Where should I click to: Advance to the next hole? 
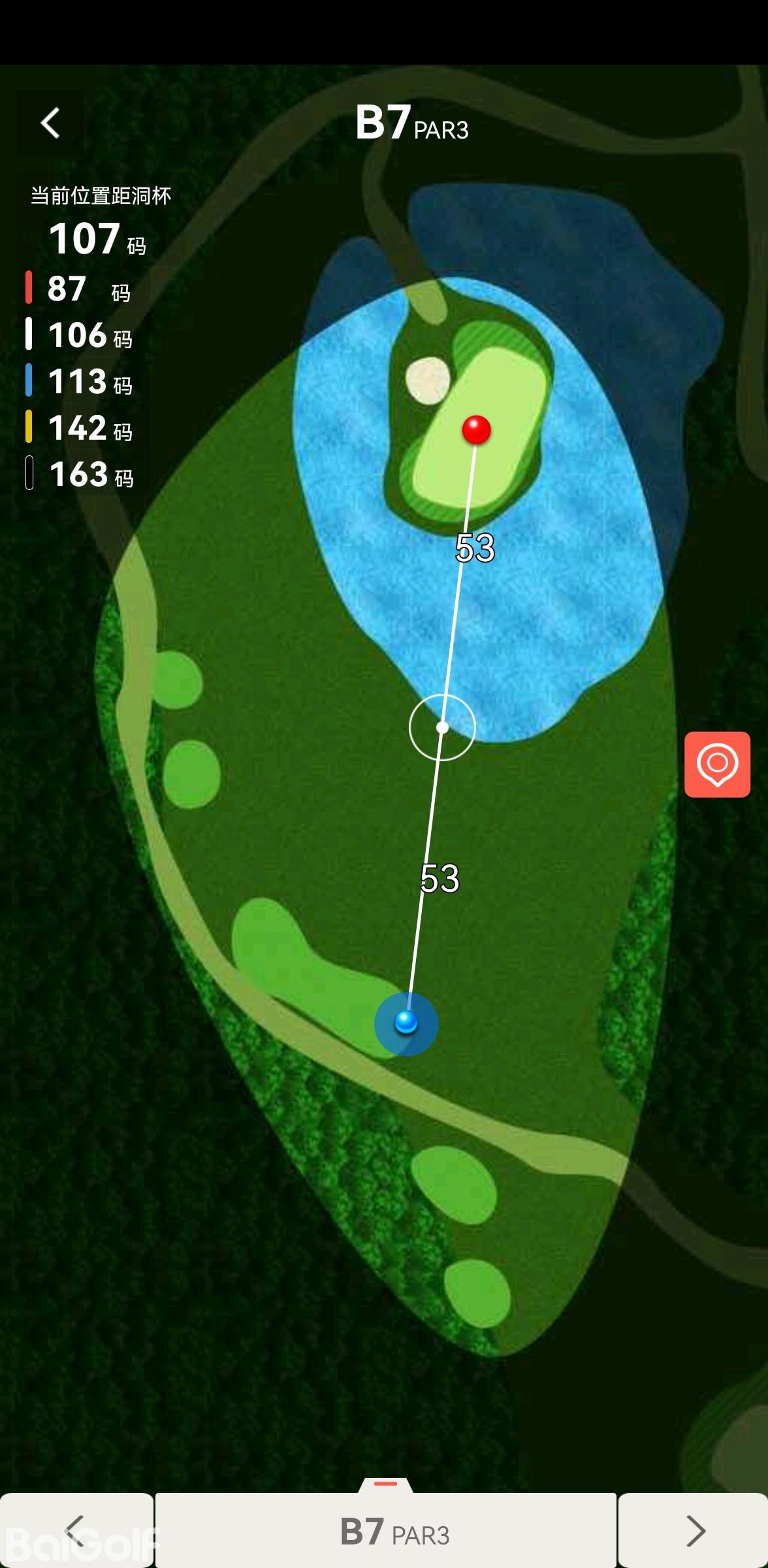coord(694,1530)
